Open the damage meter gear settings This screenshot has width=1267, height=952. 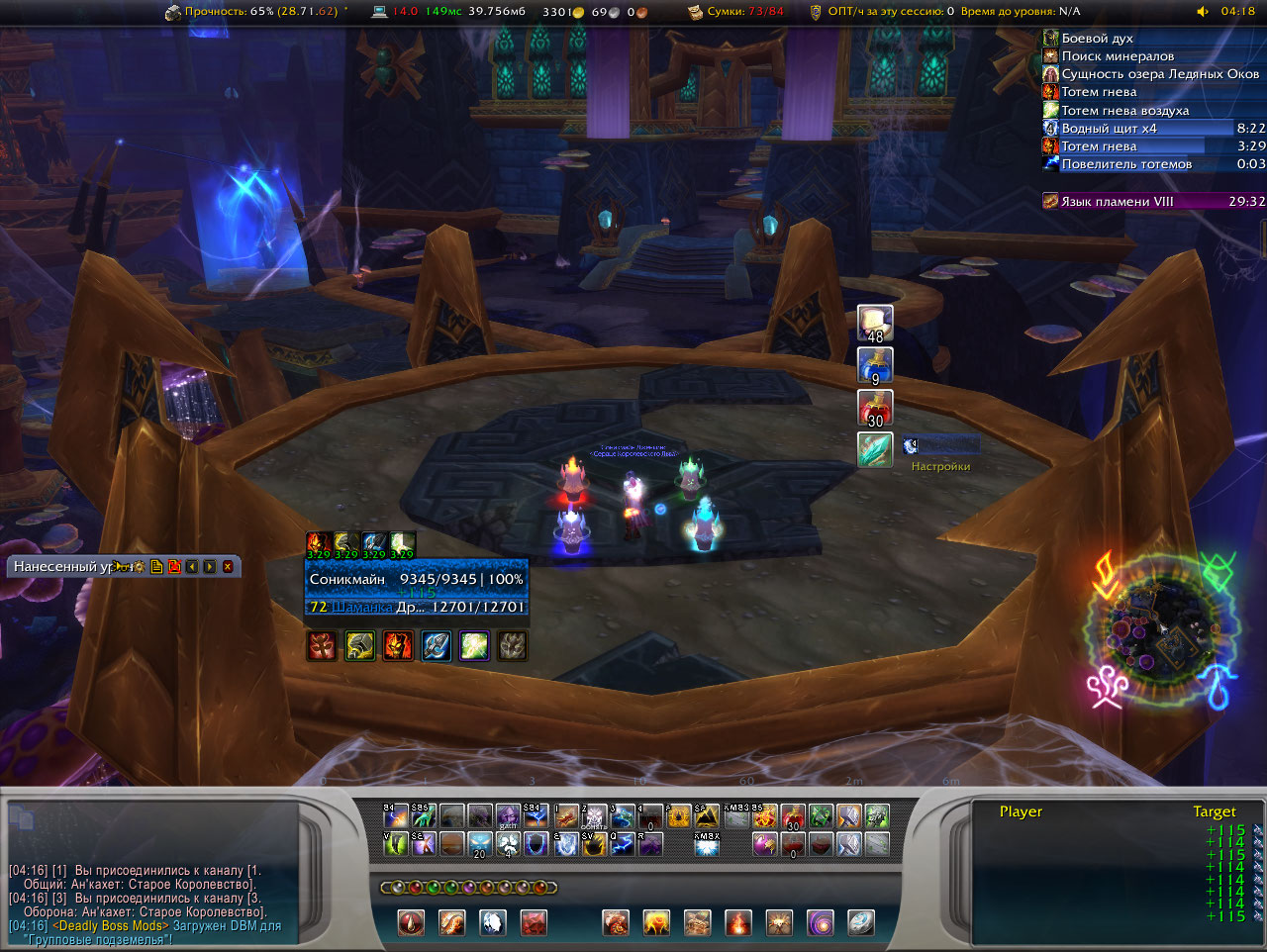(x=138, y=567)
